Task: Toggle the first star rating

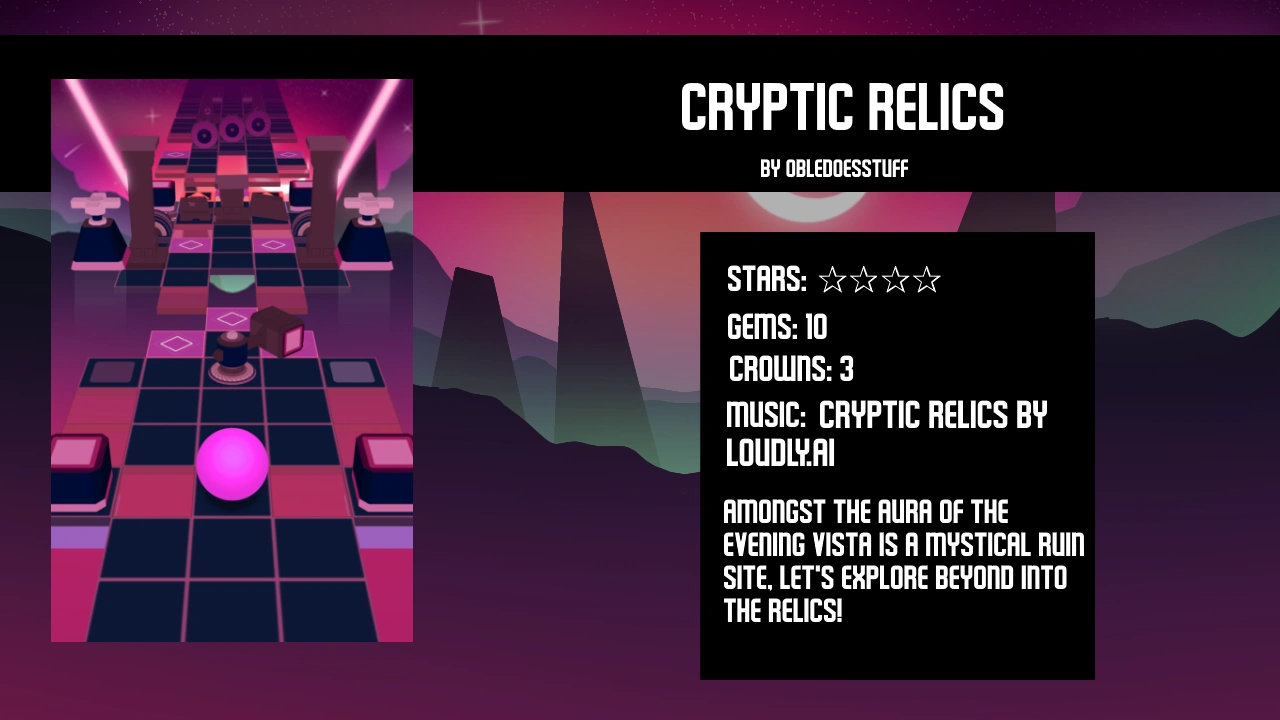Action: [x=832, y=281]
